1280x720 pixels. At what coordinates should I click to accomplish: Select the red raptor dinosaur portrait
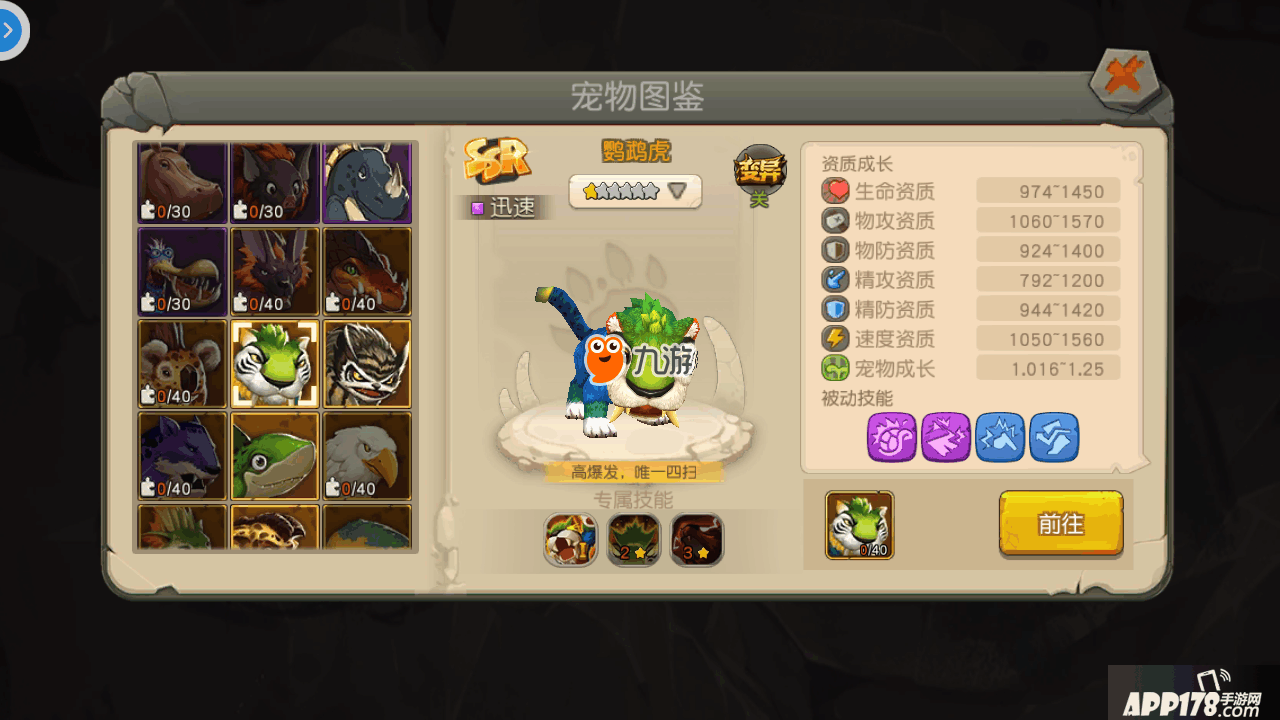pos(367,271)
